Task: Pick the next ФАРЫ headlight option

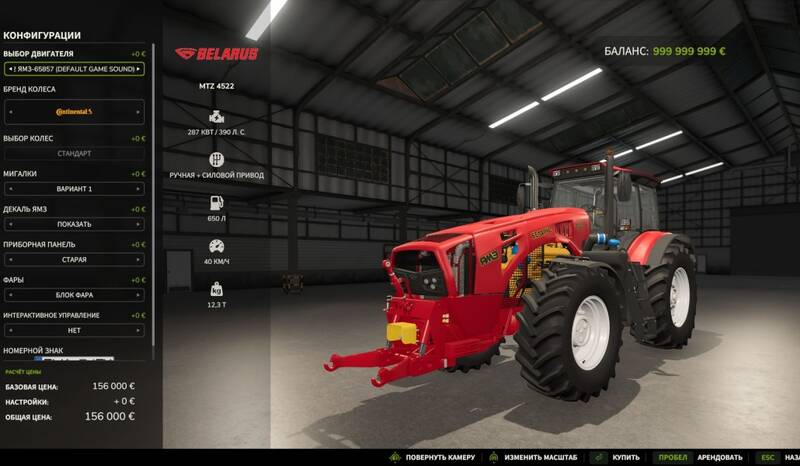Action: click(x=139, y=295)
